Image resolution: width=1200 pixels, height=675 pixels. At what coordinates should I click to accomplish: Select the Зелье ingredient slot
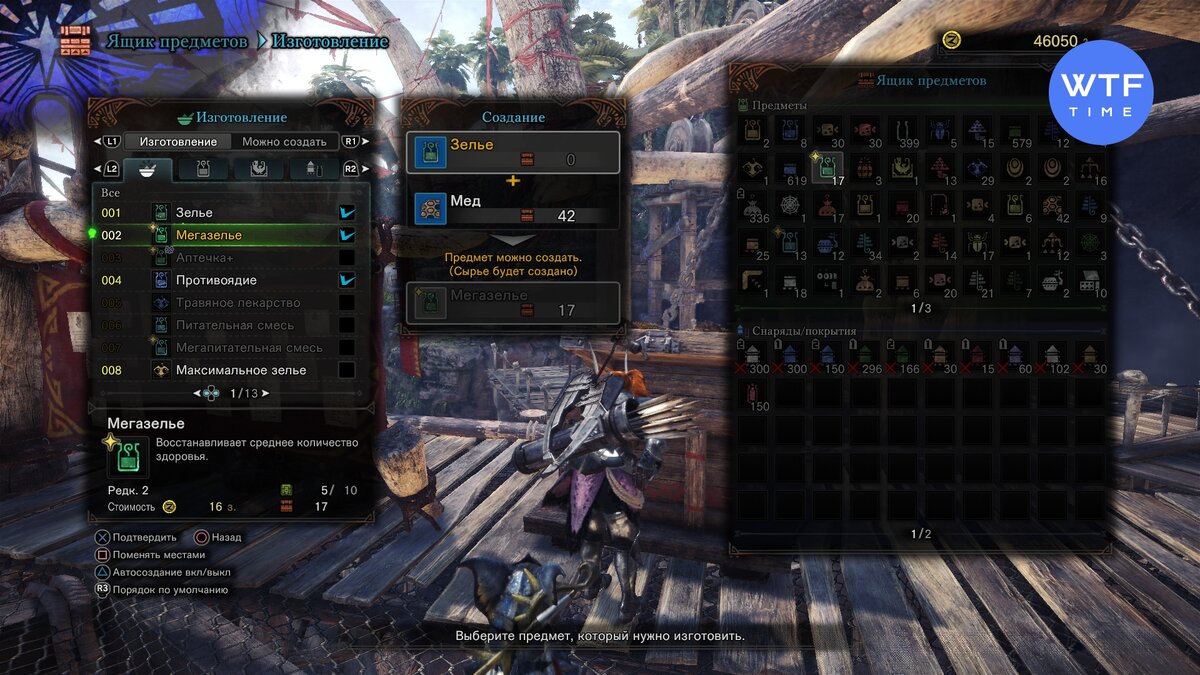(x=512, y=152)
